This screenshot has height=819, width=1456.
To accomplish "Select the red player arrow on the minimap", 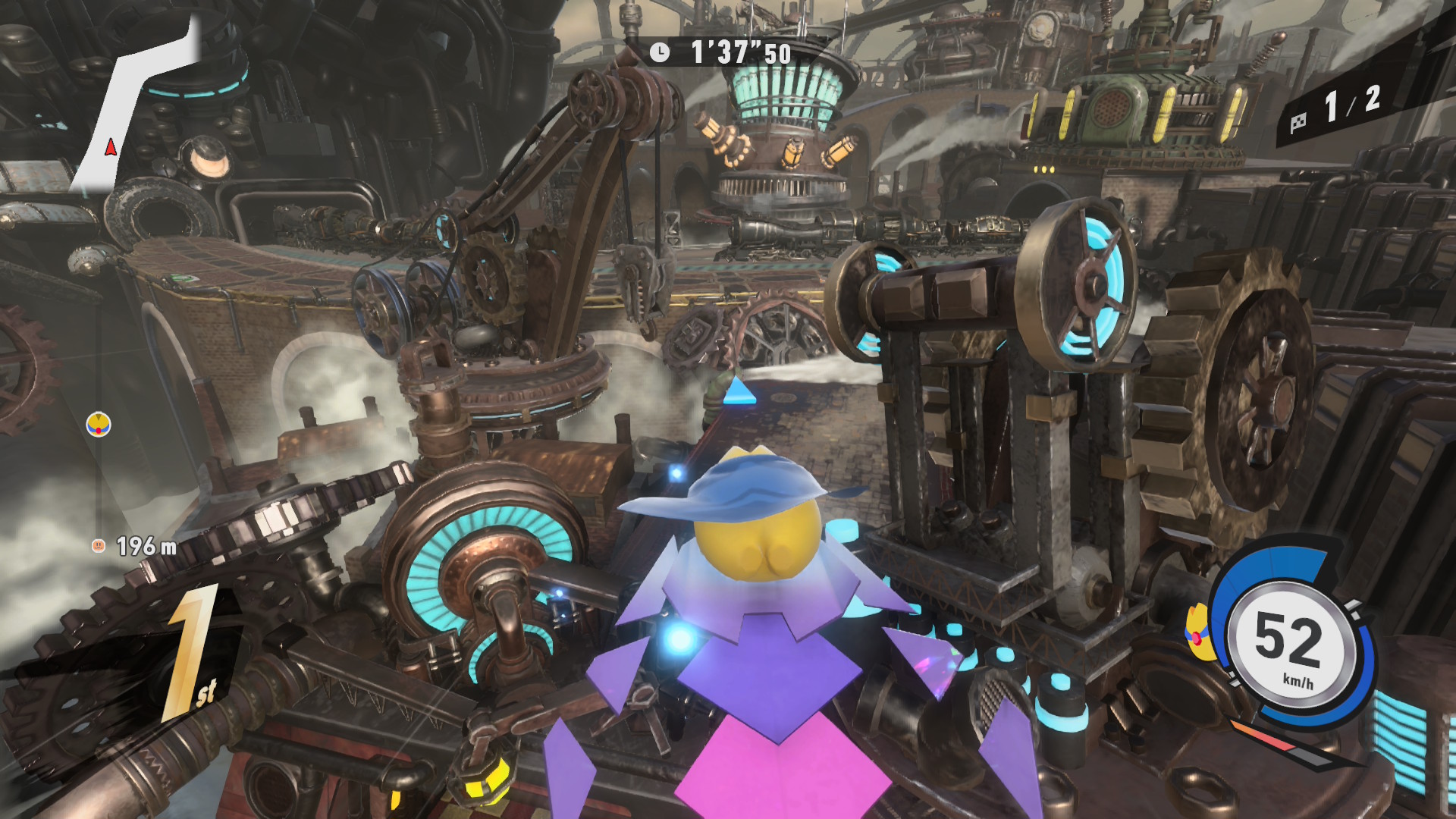I will click(111, 147).
